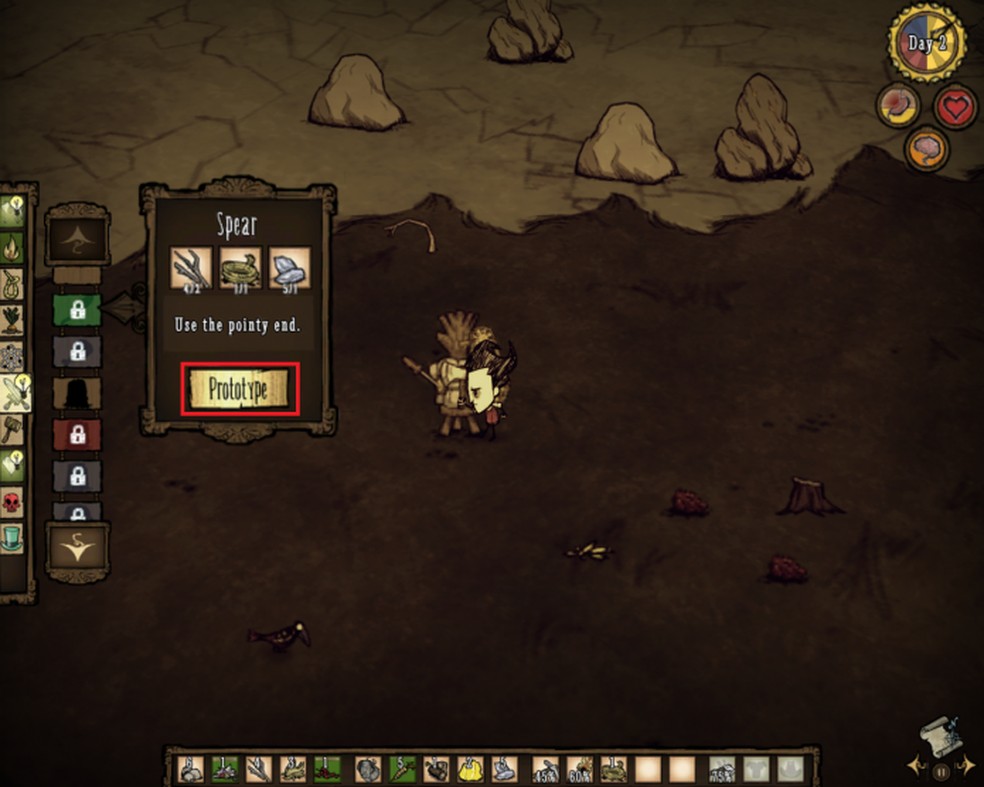Select the green locked recipe slot
The width and height of the screenshot is (984, 787).
tap(77, 310)
